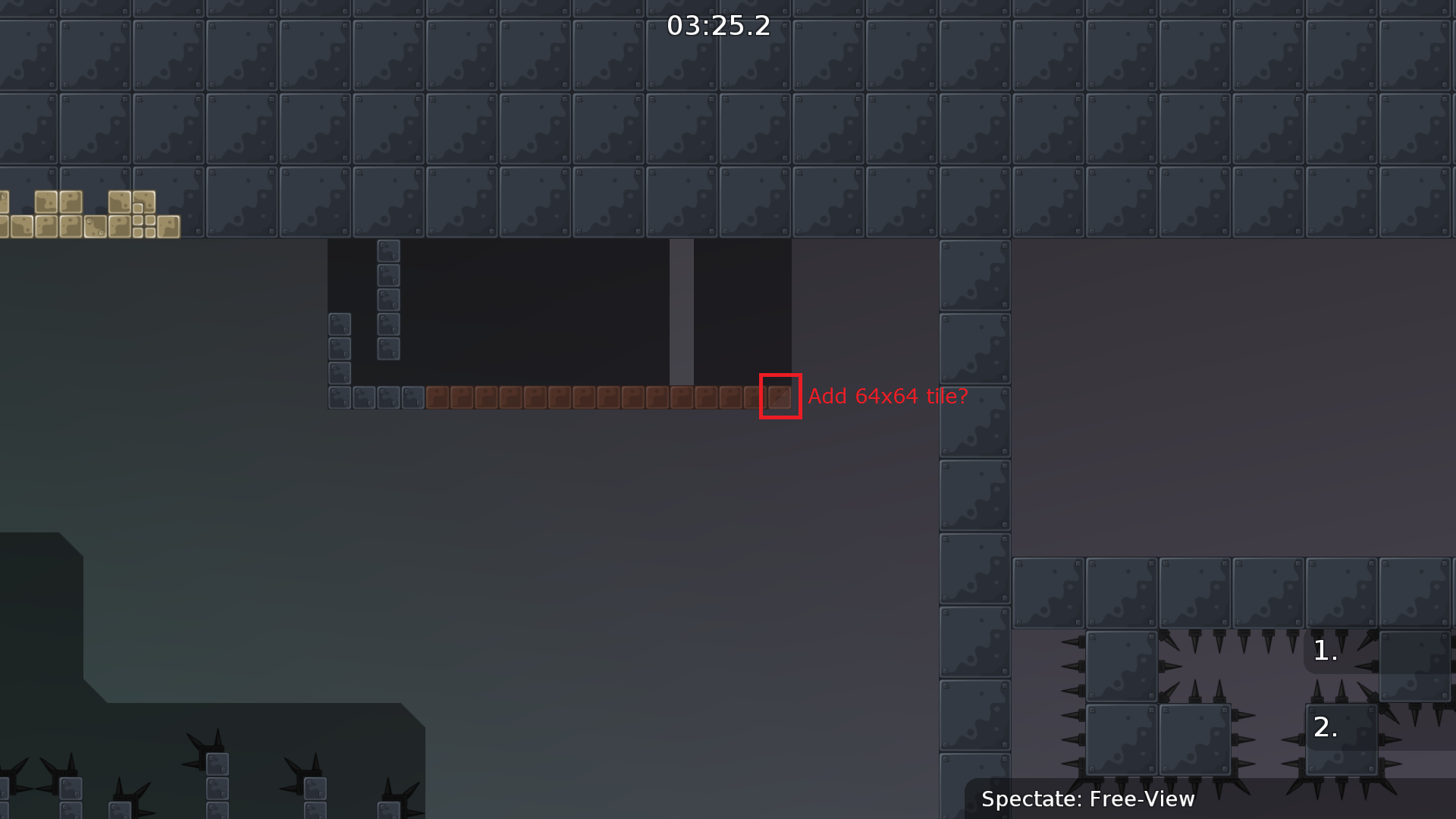The image size is (1456, 819).
Task: Click the Spectate status bar label
Action: coord(1088,799)
